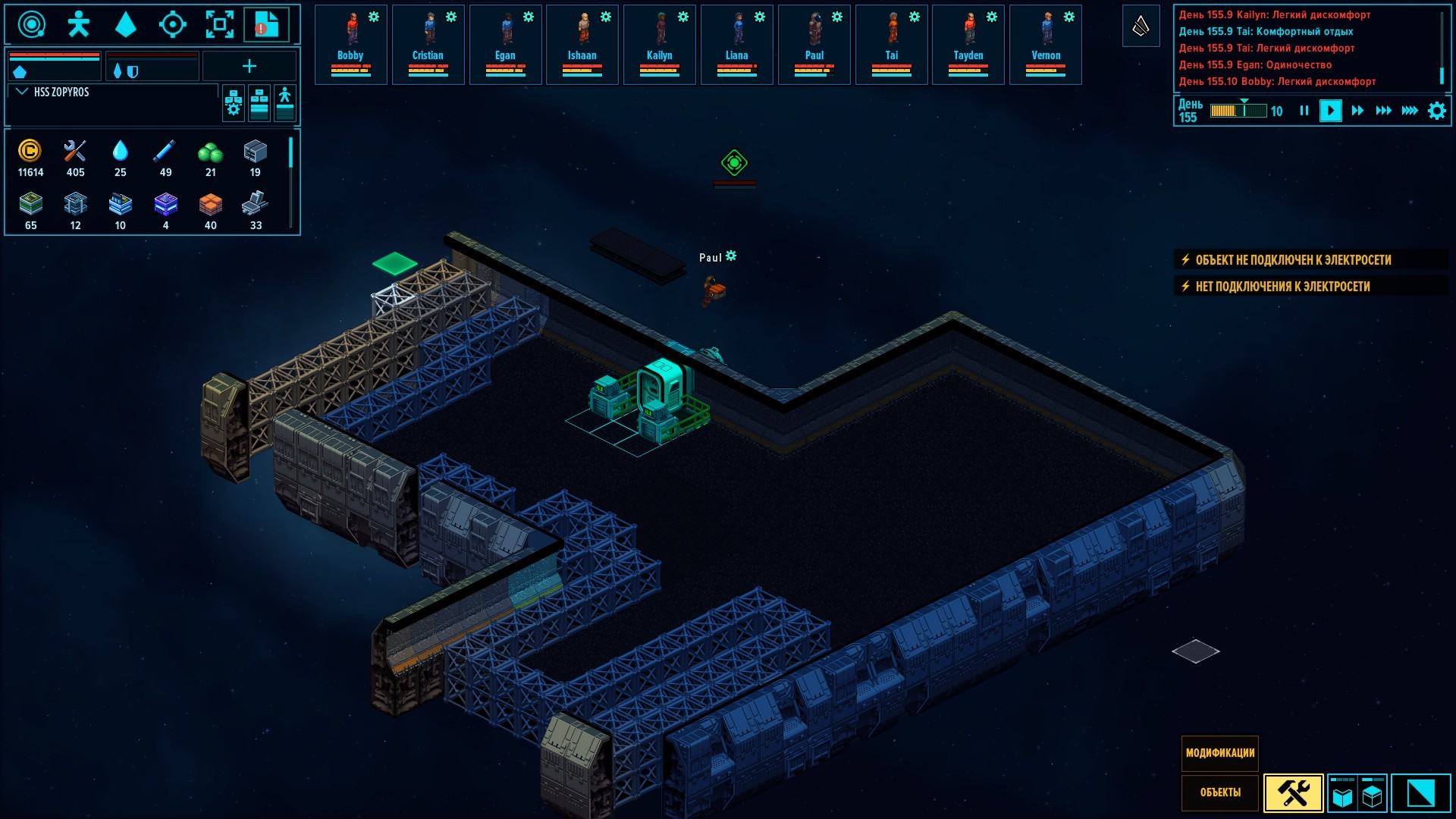
Task: Open settings with the gear icon
Action: click(1437, 111)
